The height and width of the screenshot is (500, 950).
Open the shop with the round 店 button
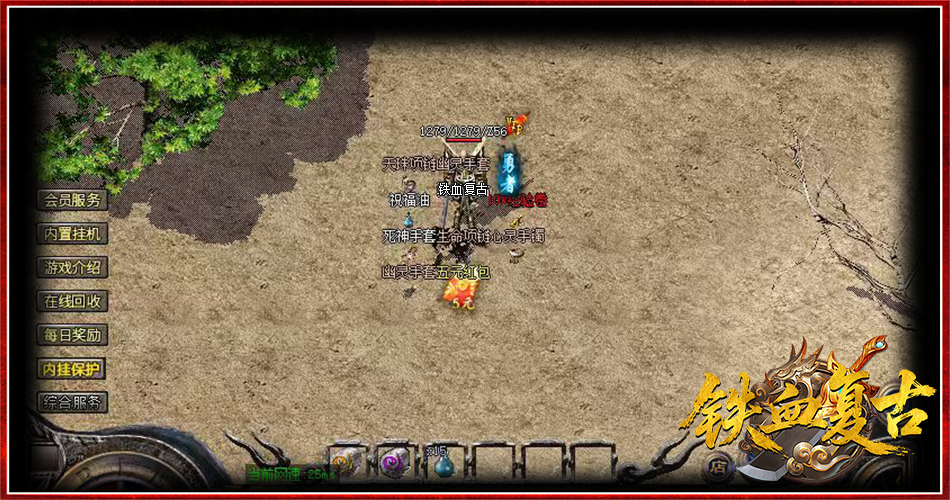tap(716, 465)
